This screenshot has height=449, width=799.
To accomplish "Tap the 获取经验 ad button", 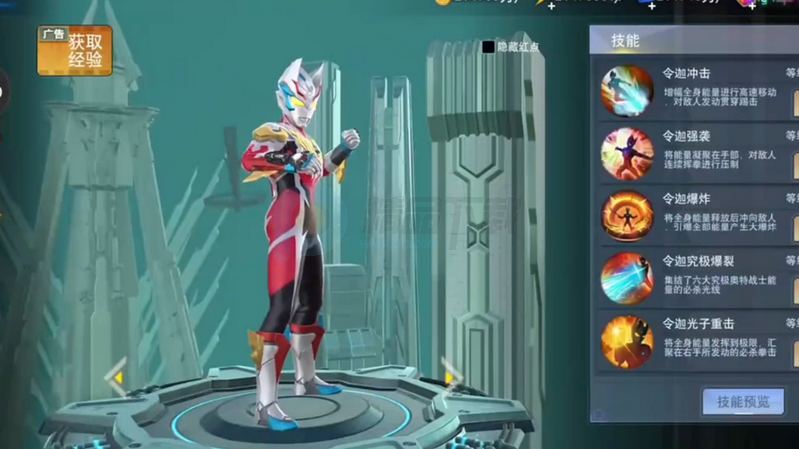I will coord(74,51).
